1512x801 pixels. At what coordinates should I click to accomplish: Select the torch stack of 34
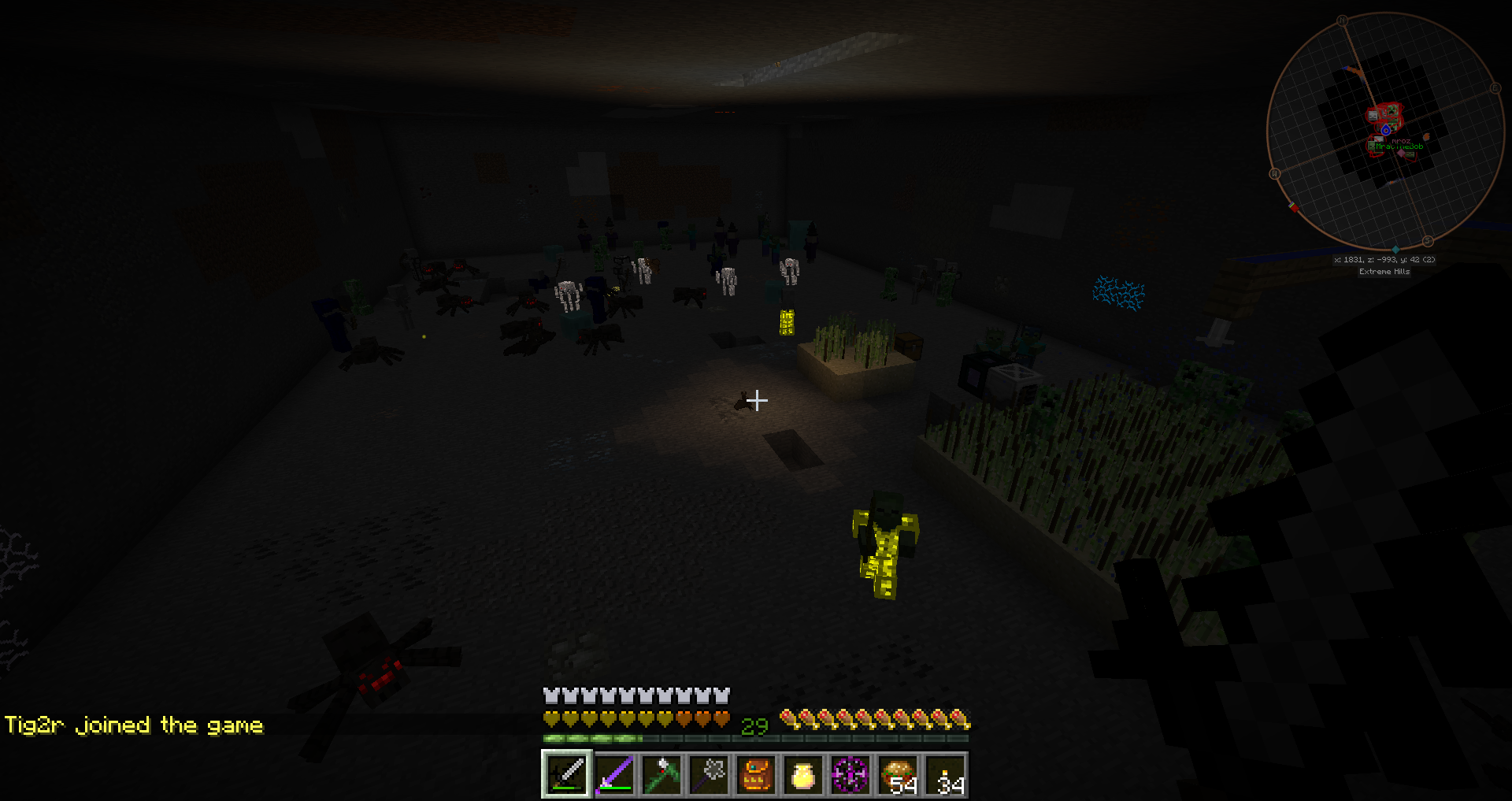[945, 774]
